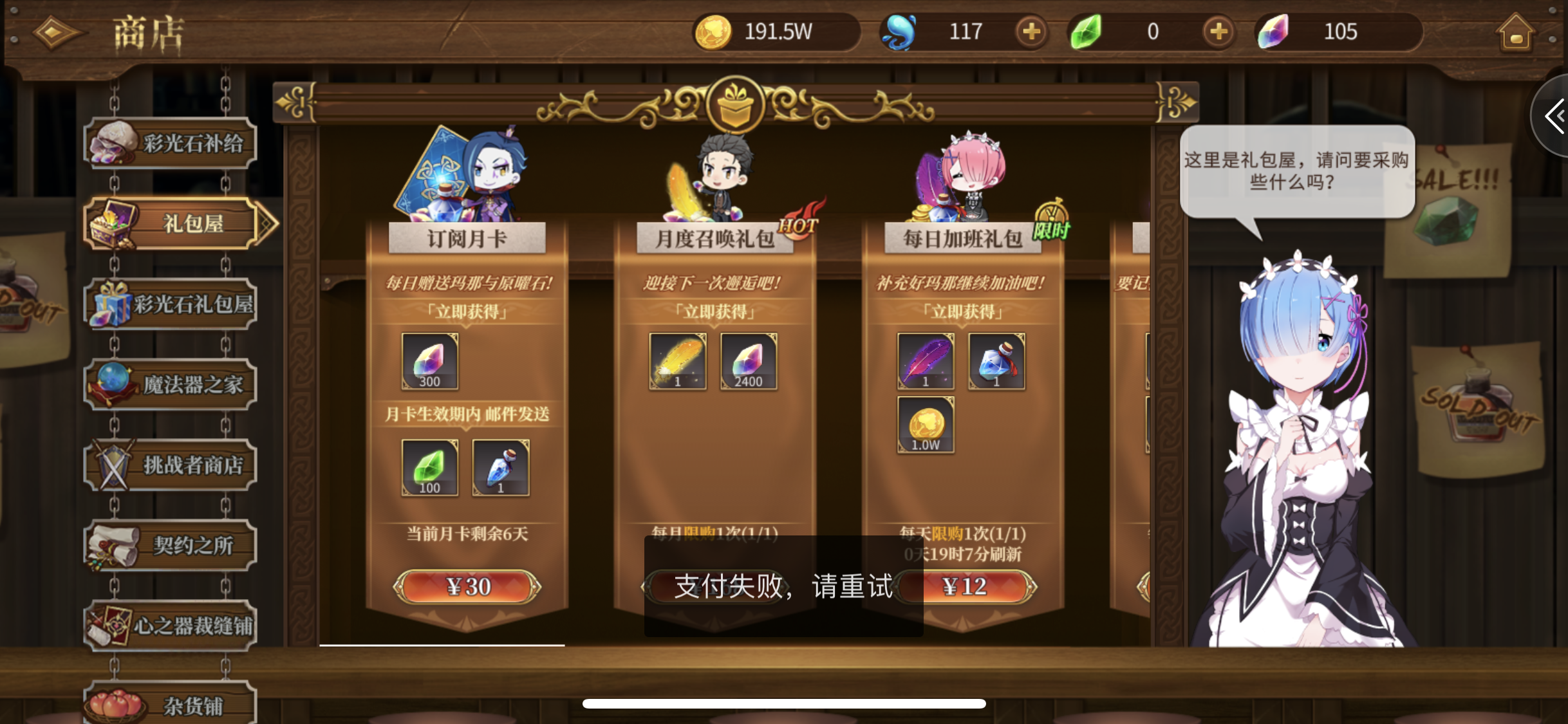View the 2400 rainbow gem reward icon

coord(748,362)
